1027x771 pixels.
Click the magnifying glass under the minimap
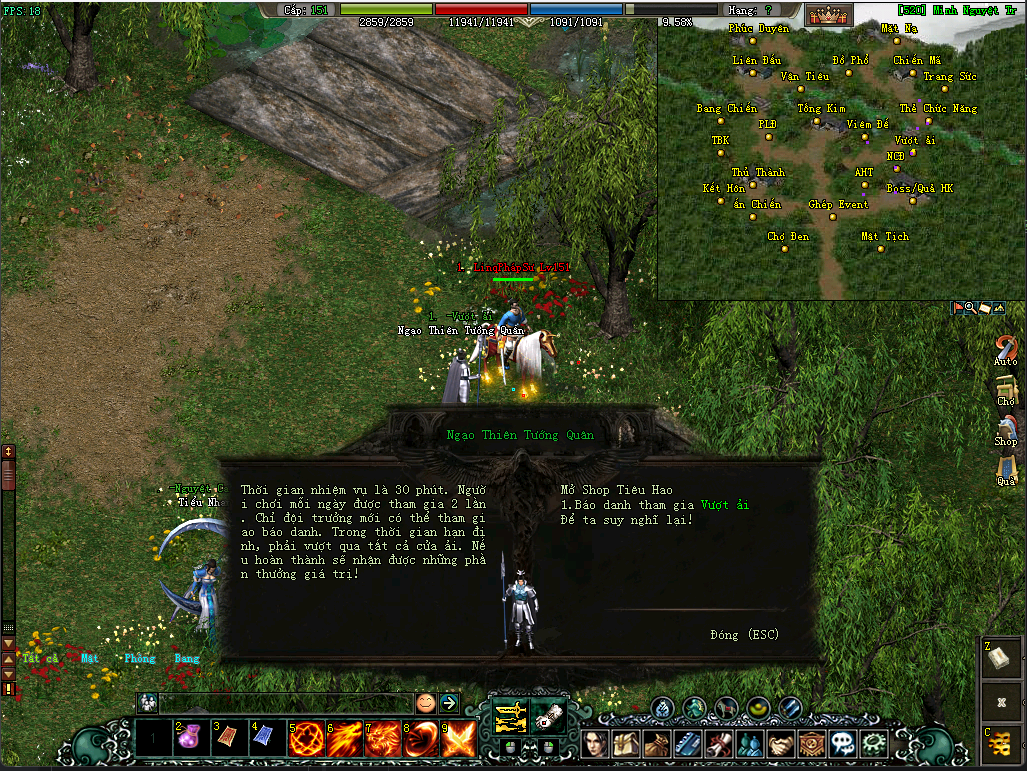tap(970, 309)
